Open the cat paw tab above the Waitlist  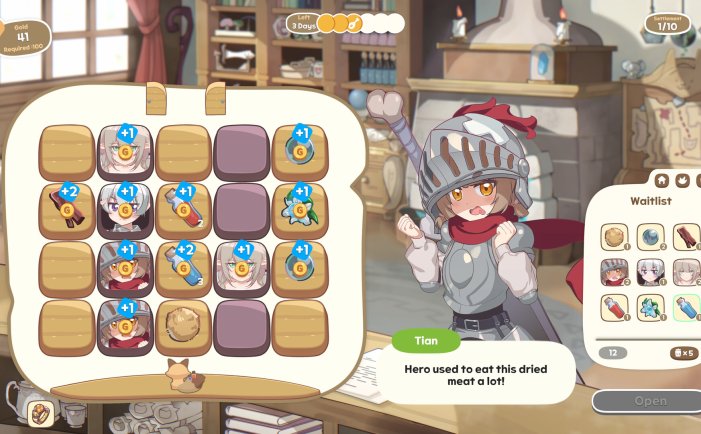683,181
